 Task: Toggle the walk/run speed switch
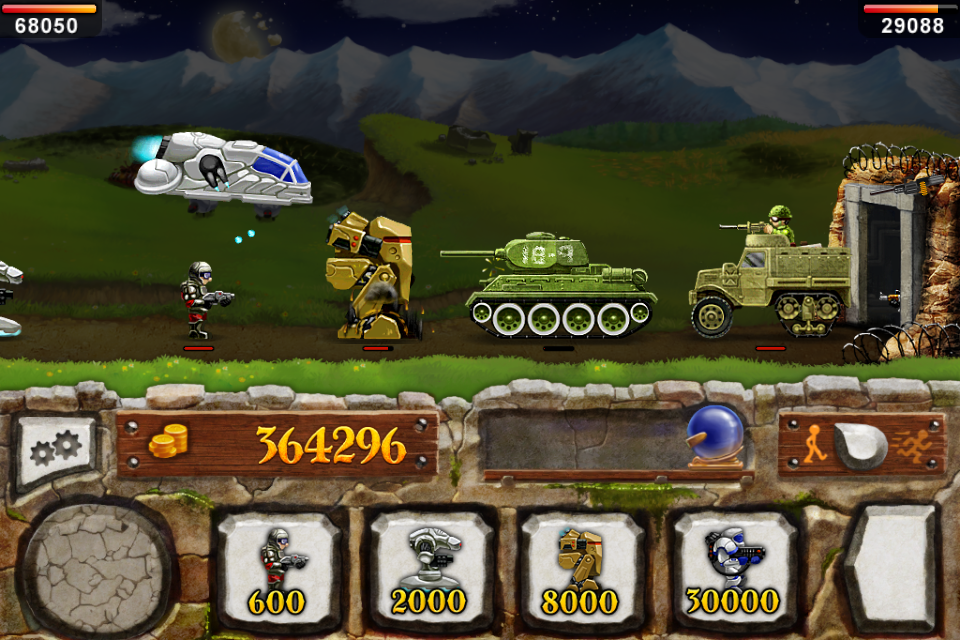pyautogui.click(x=861, y=445)
